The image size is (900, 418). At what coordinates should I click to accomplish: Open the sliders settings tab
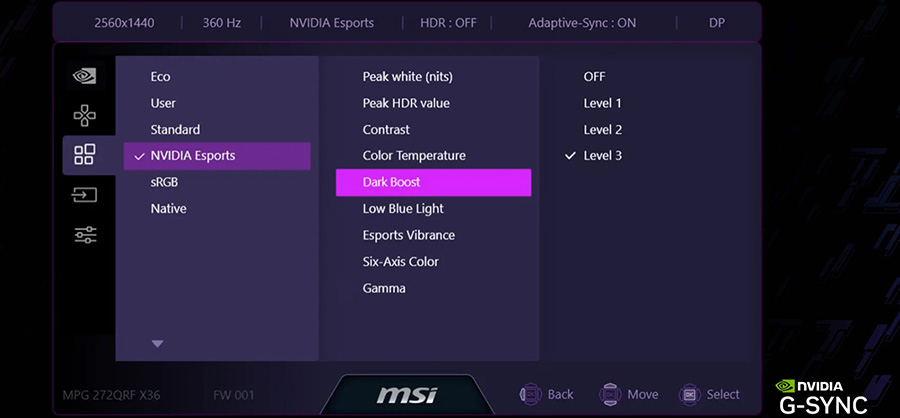tap(85, 235)
